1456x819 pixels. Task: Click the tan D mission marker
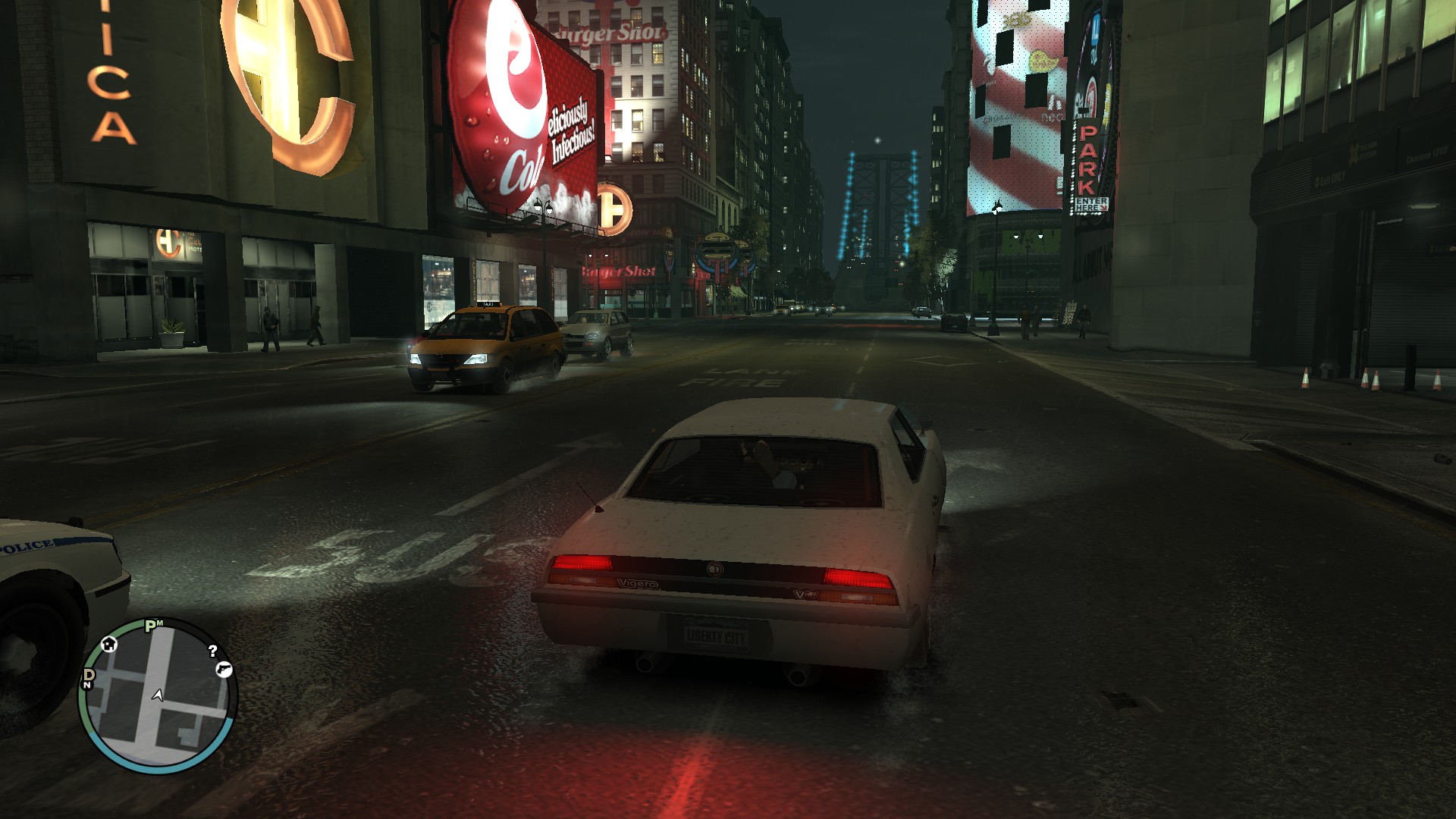[88, 676]
